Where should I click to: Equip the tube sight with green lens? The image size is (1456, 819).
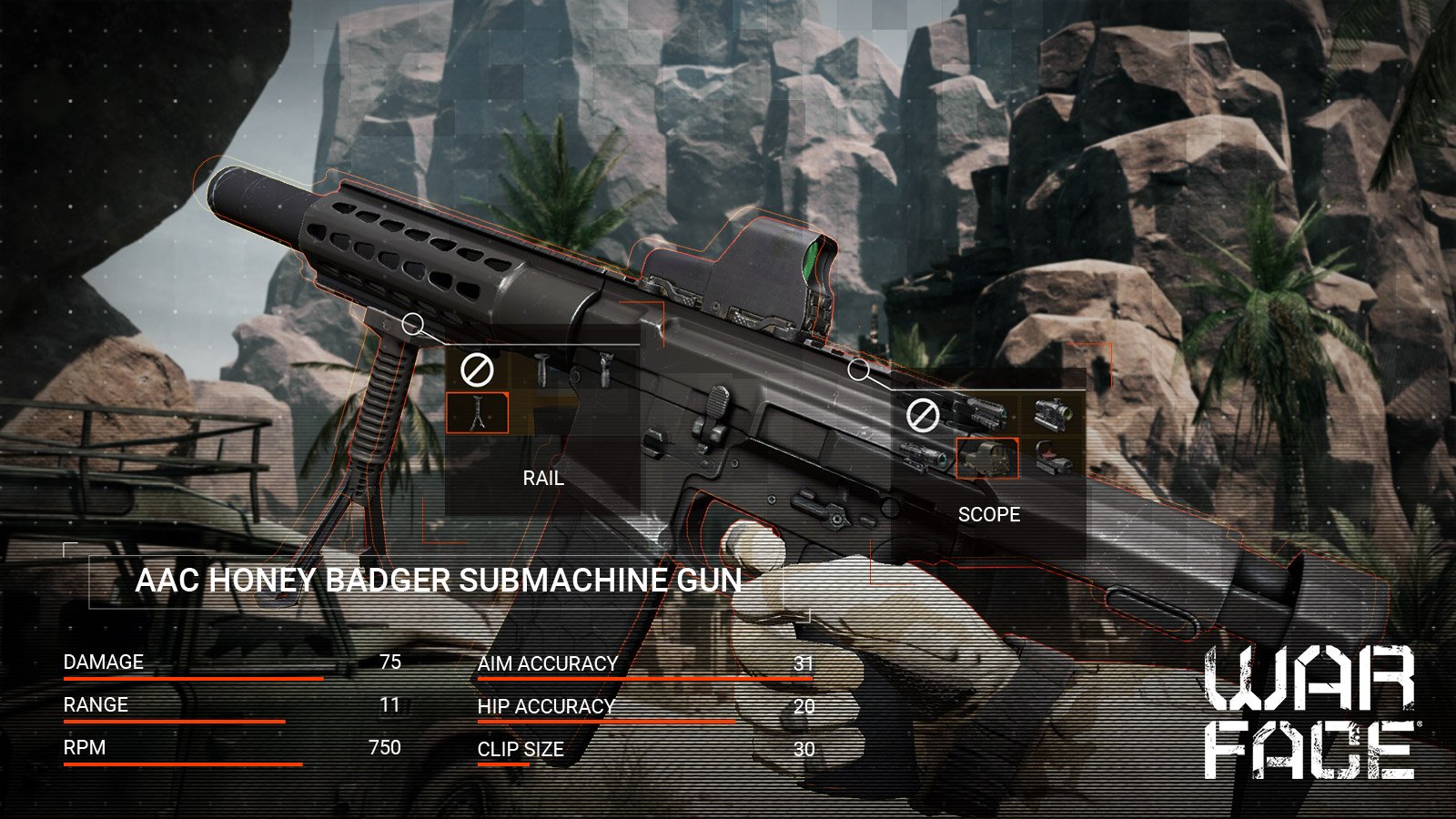click(1053, 416)
